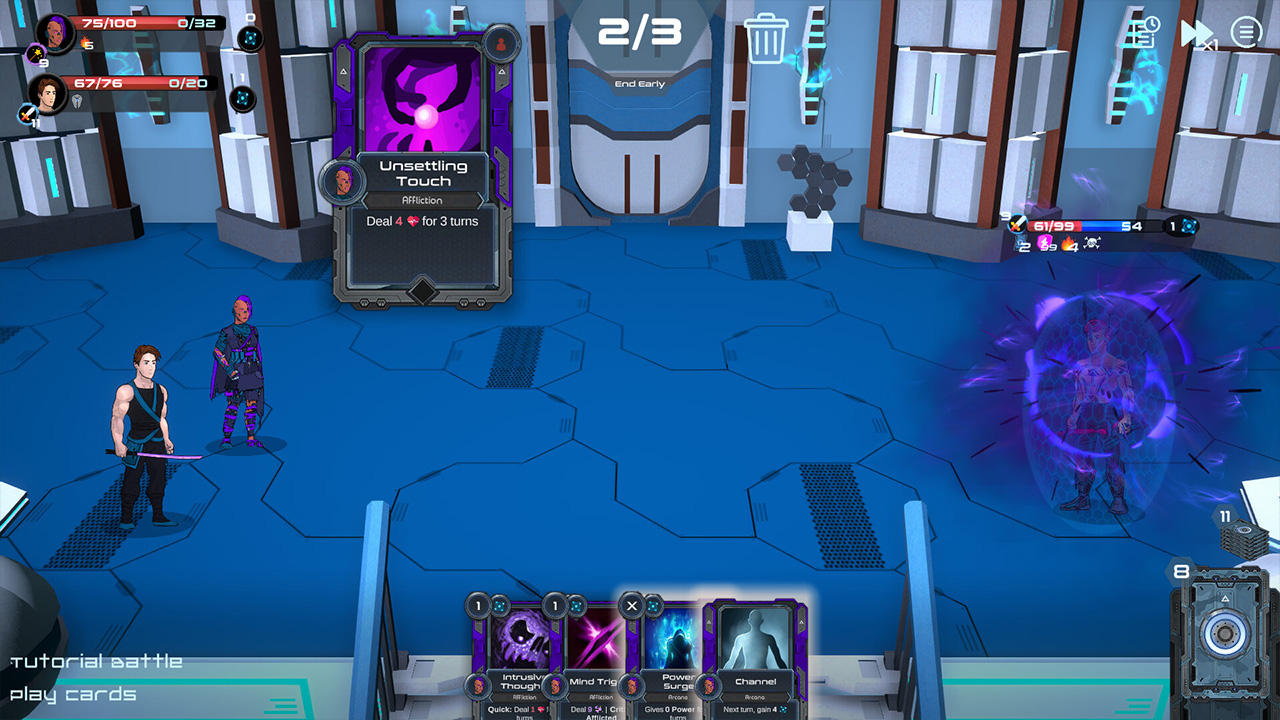
Task: Click the enemy's skull affliction icon
Action: pos(1092,242)
